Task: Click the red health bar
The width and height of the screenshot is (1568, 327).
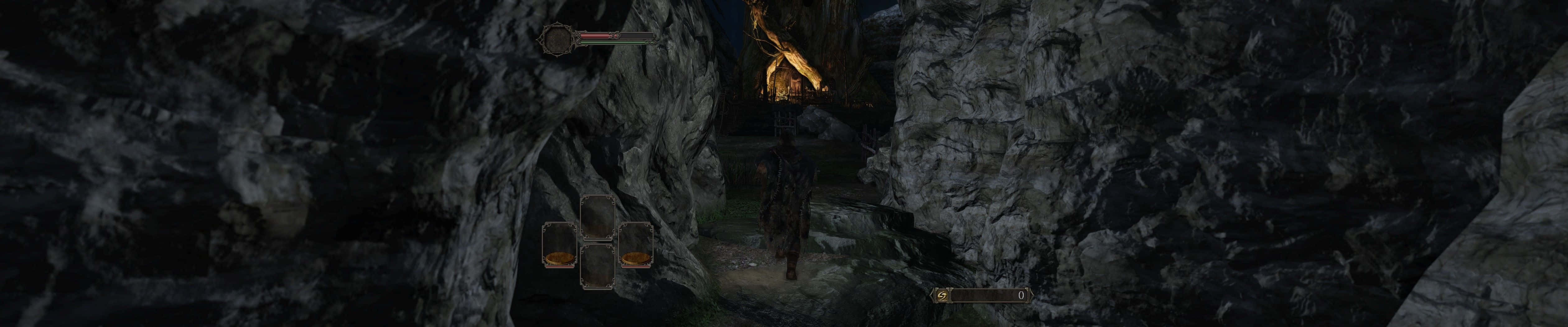Action: click(x=594, y=35)
